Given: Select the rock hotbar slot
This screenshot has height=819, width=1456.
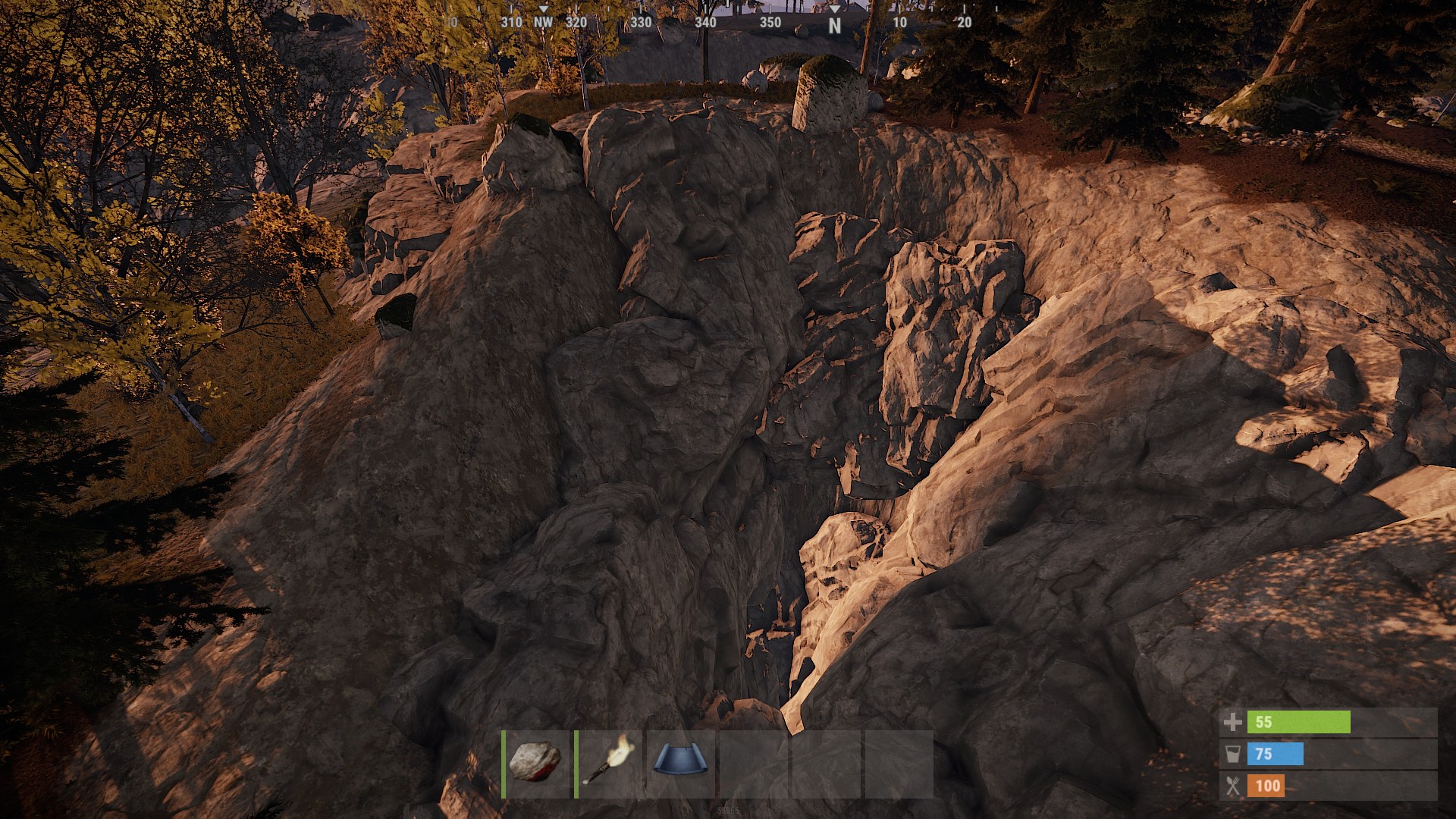Looking at the screenshot, I should (536, 763).
